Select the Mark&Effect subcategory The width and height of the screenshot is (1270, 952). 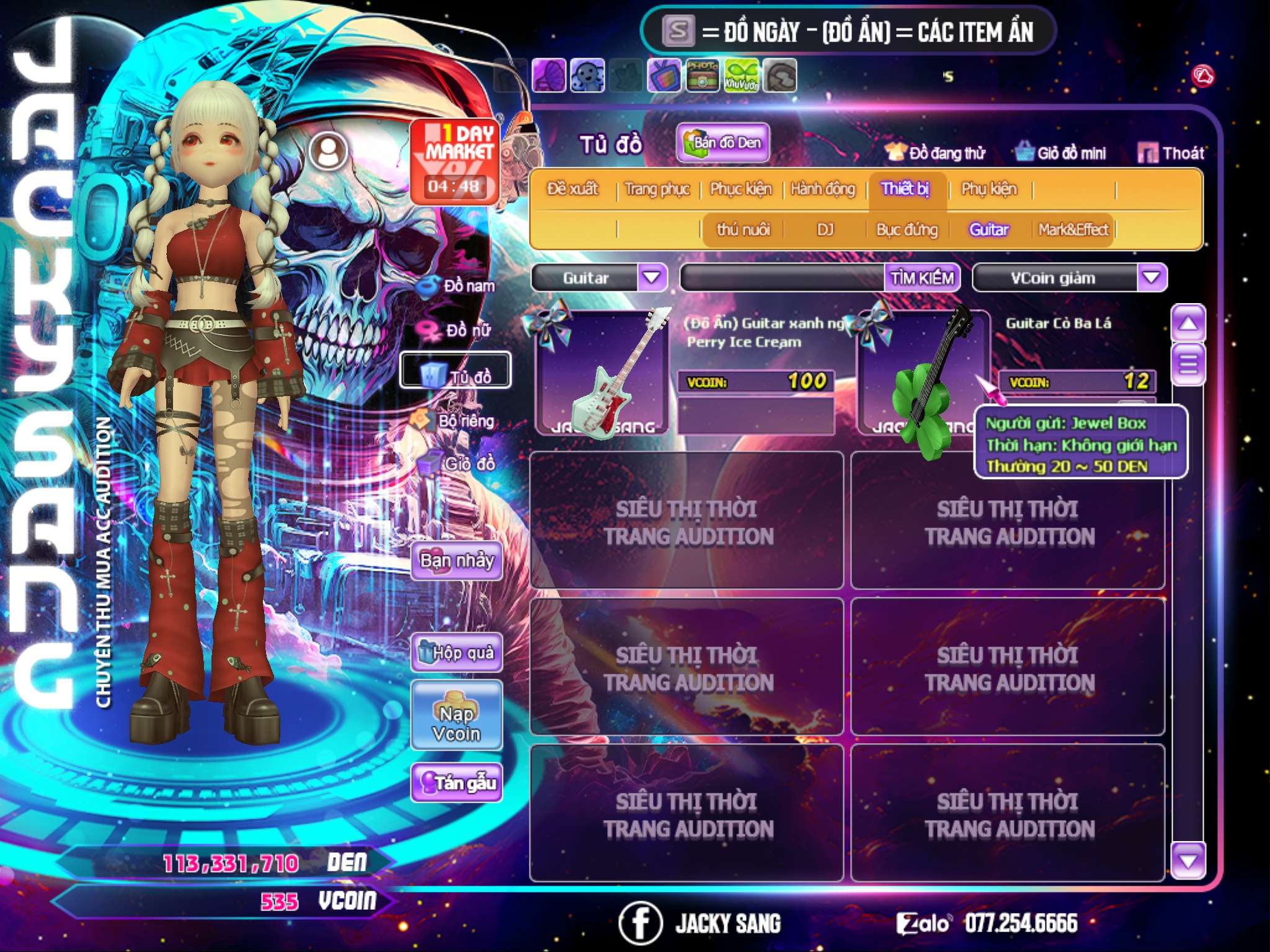[x=1073, y=230]
